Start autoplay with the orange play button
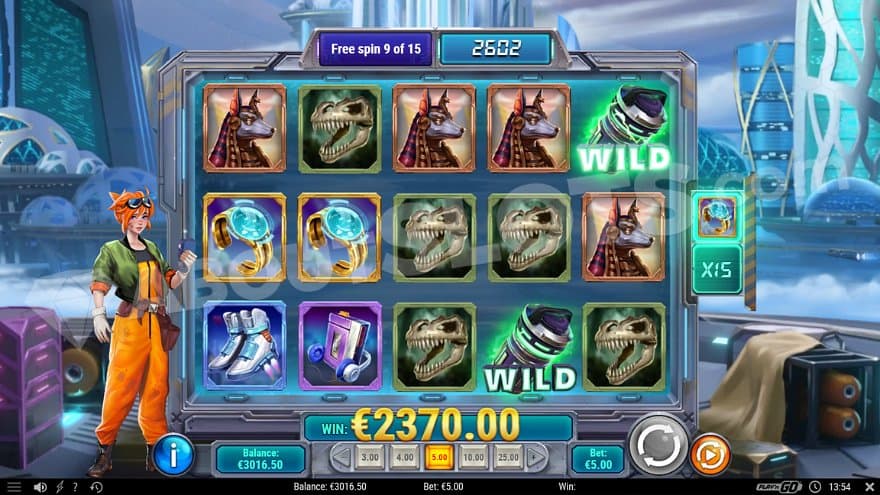 710,455
